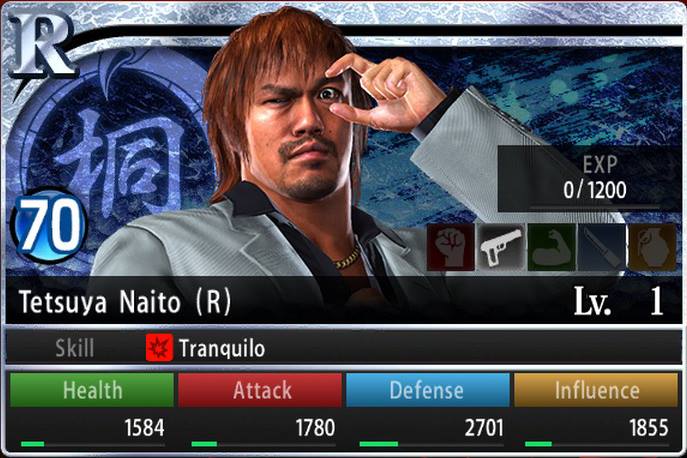Click the Health stat header
The image size is (687, 458).
coord(92,390)
